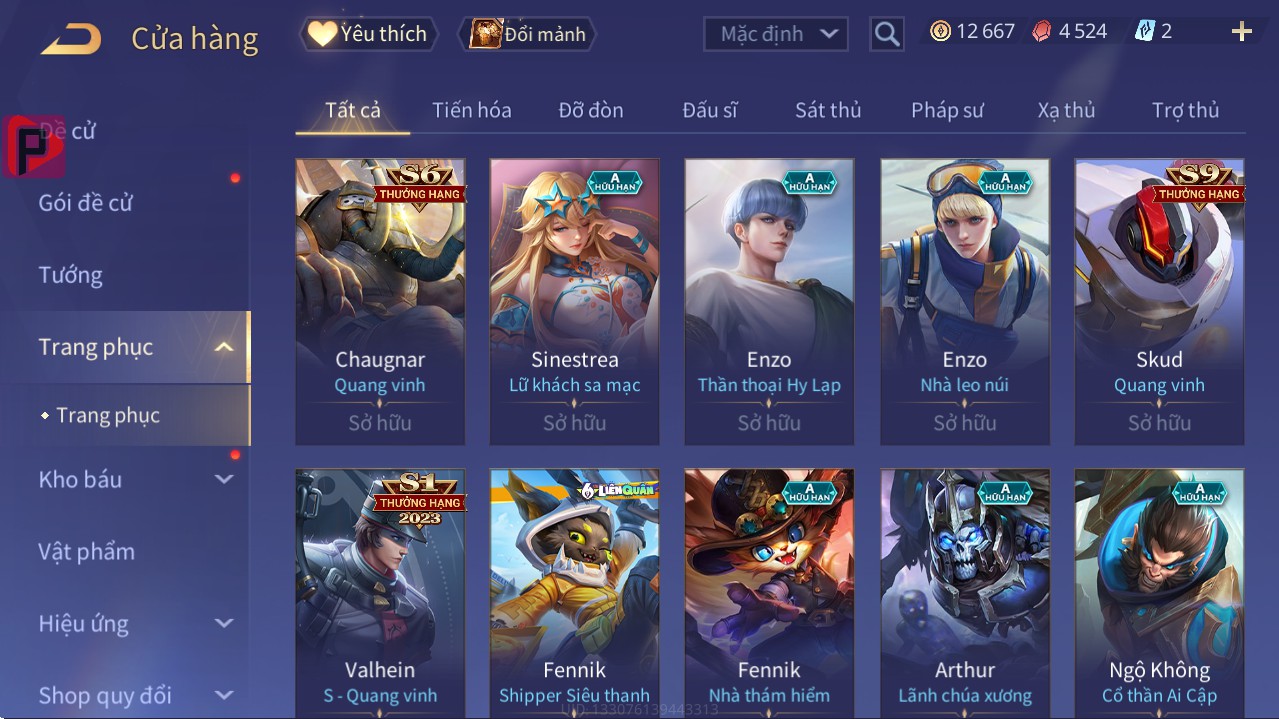1279x719 pixels.
Task: Choose the Sinestrea Lữ khách sa mạc card
Action: 574,301
